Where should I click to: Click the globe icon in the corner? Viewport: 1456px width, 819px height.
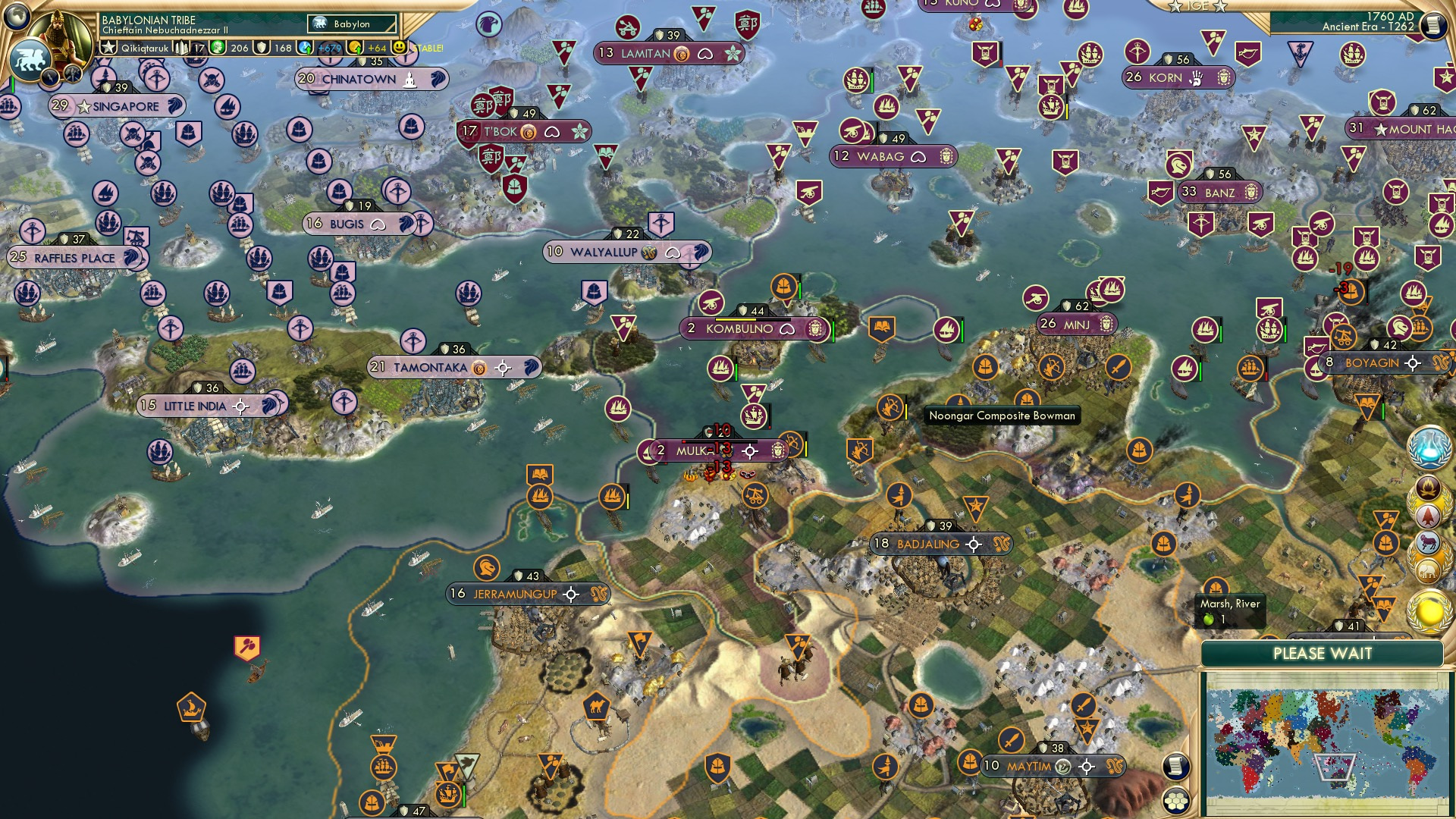click(x=16, y=14)
